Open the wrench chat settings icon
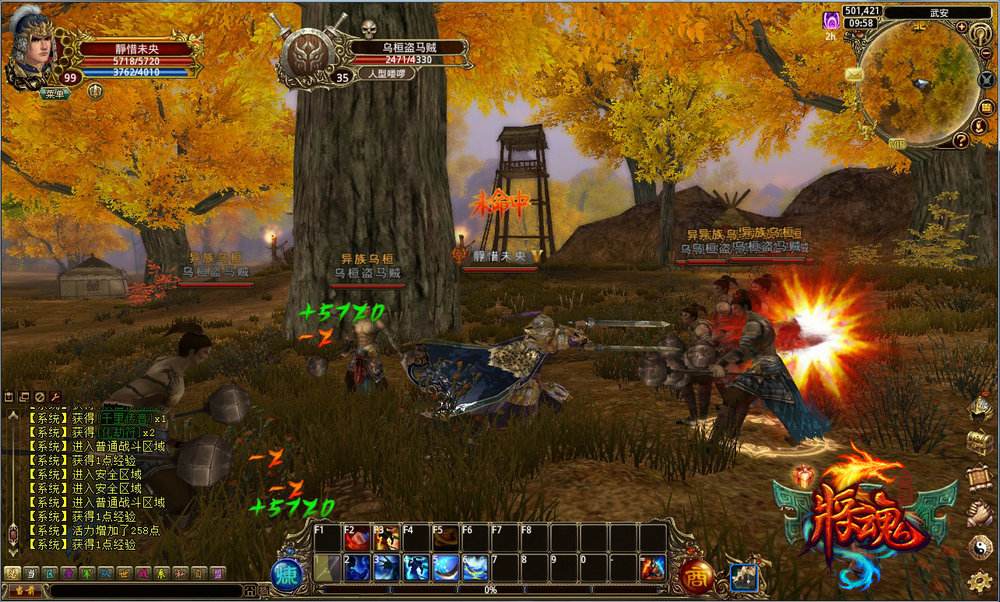This screenshot has width=1000, height=602. [x=55, y=397]
